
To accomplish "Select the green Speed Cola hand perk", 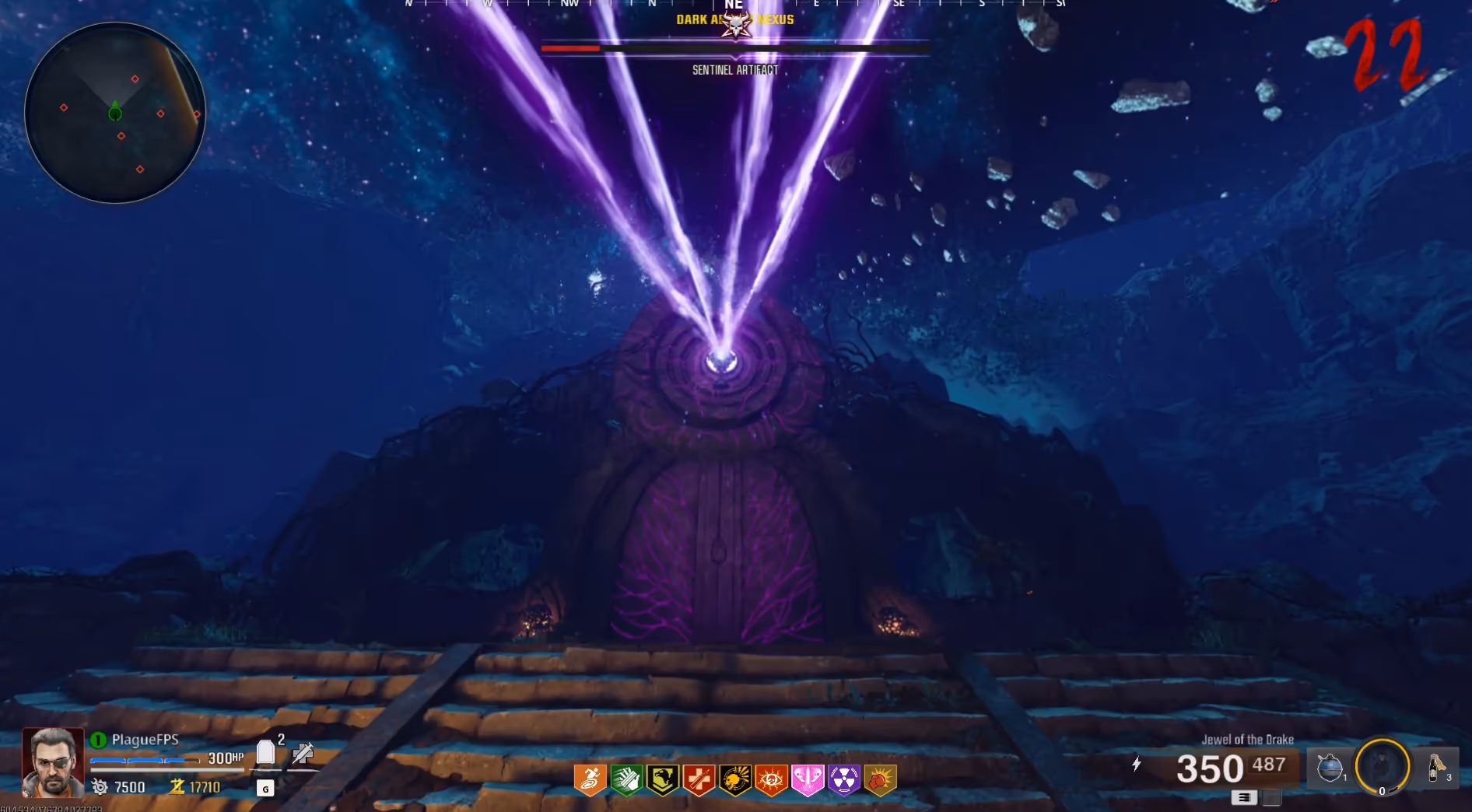I will (x=626, y=779).
